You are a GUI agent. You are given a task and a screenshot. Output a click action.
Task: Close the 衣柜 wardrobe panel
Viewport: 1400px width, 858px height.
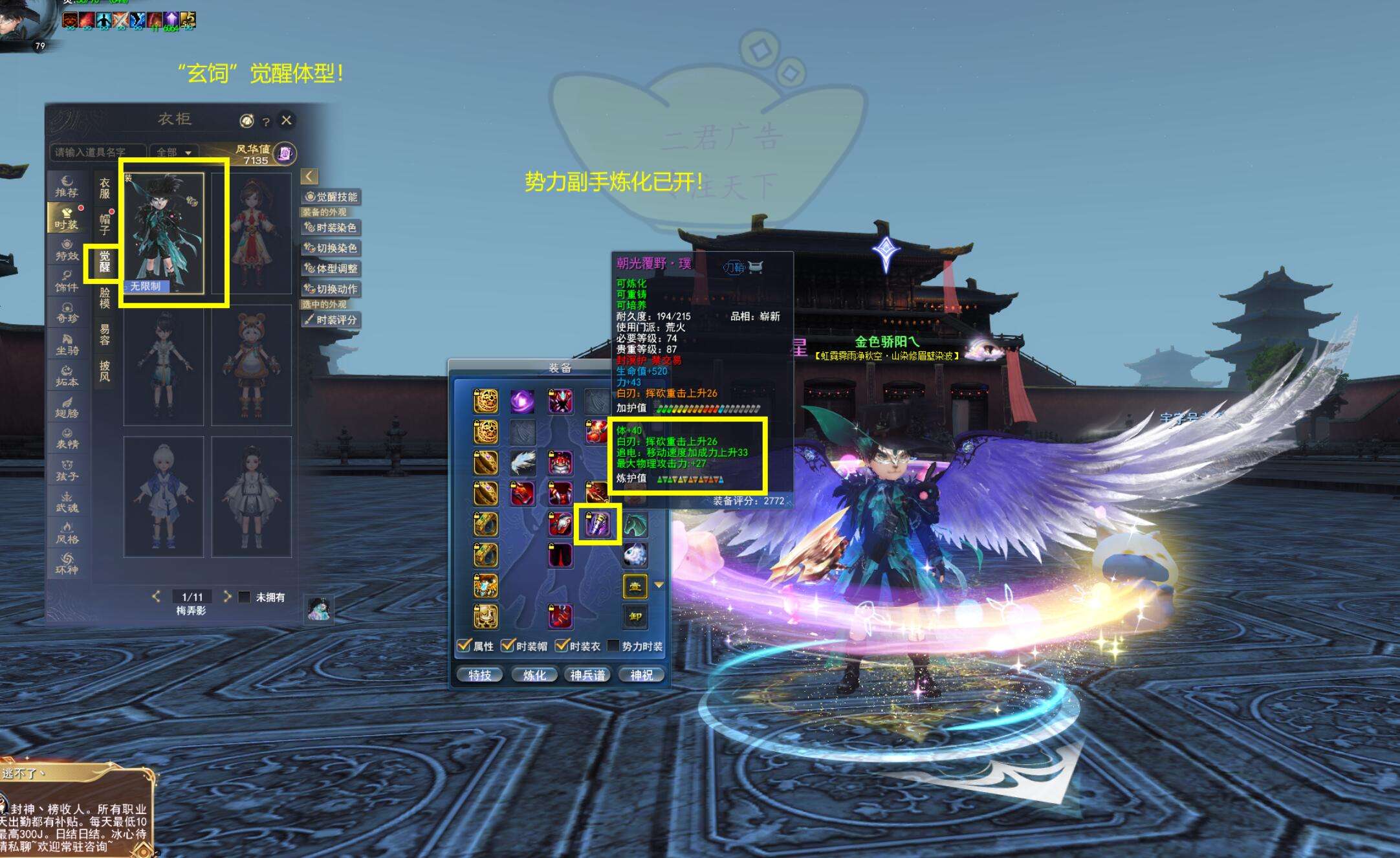pyautogui.click(x=287, y=120)
